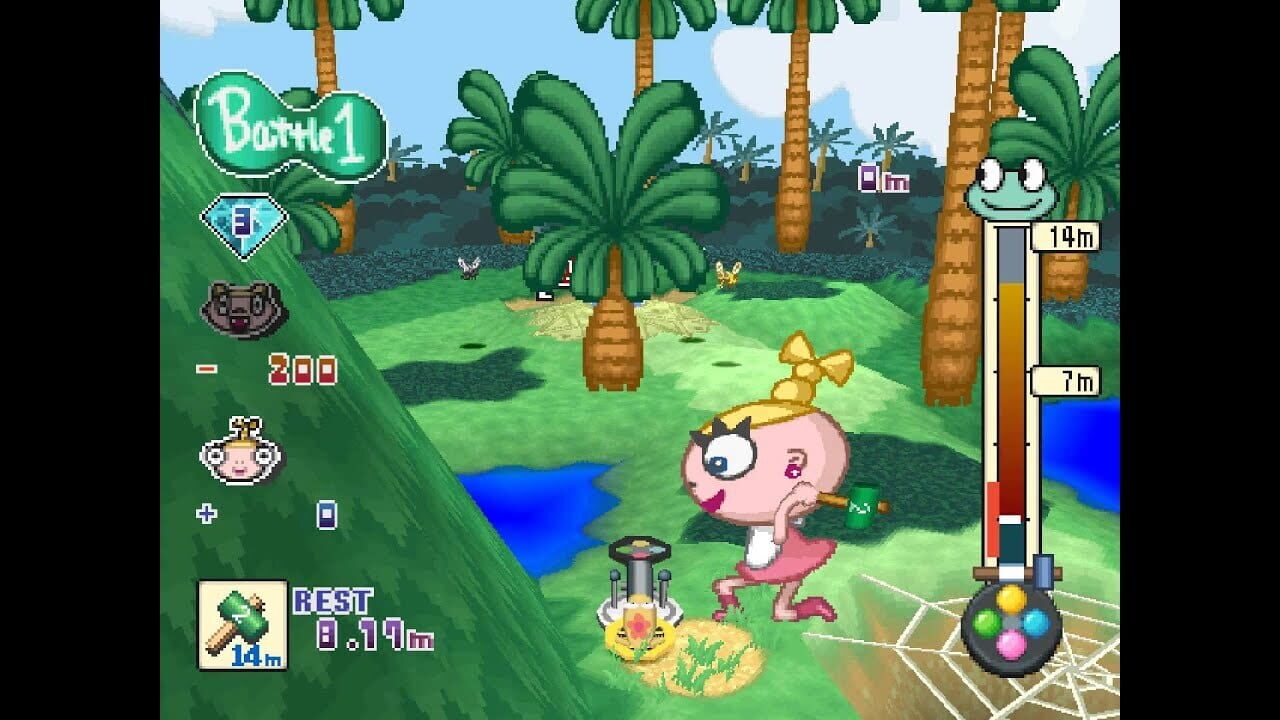Image resolution: width=1280 pixels, height=720 pixels.
Task: Expand the 14m marker tag on the gauge
Action: pyautogui.click(x=1066, y=235)
